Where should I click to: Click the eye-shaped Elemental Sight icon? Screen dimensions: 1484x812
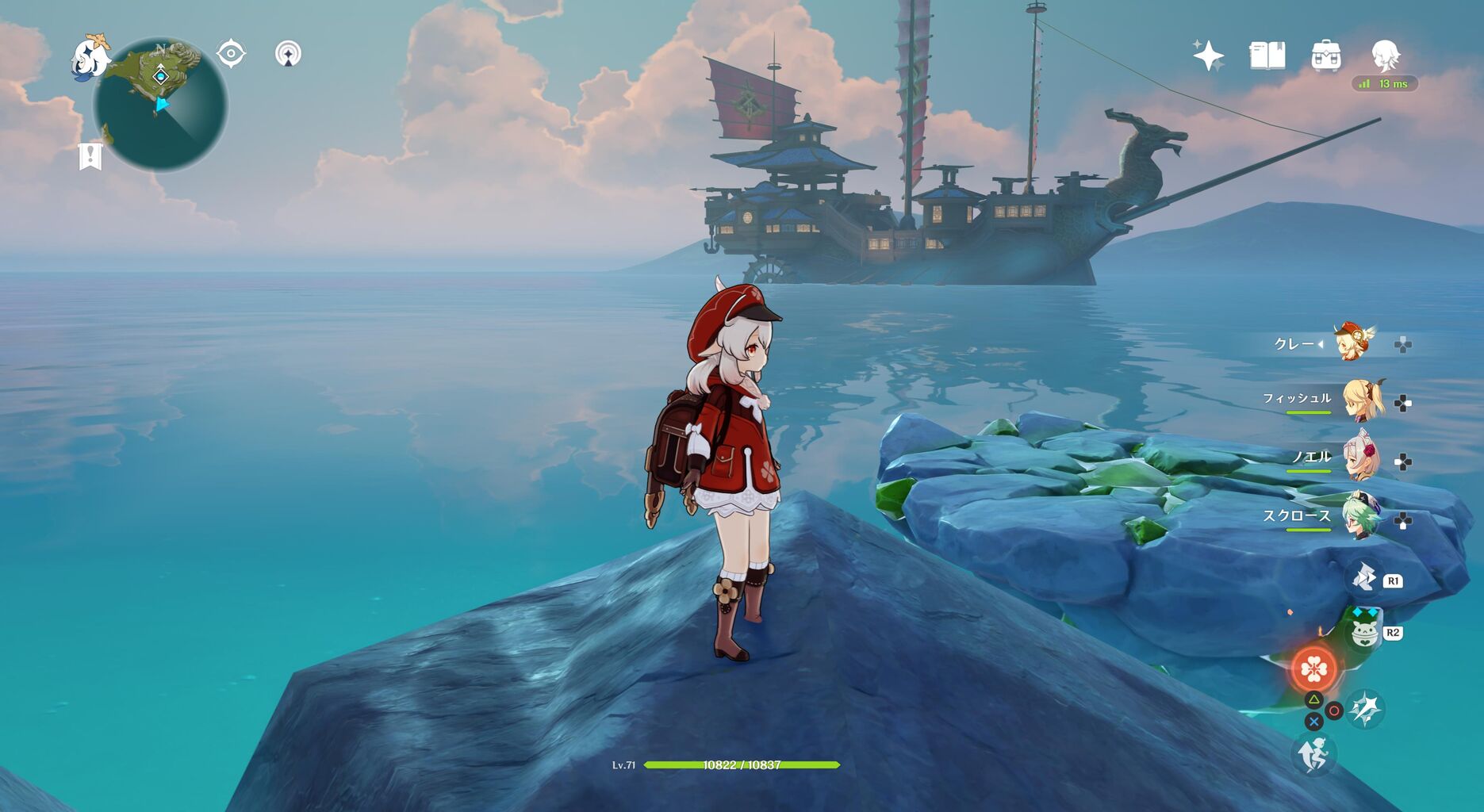tap(231, 54)
